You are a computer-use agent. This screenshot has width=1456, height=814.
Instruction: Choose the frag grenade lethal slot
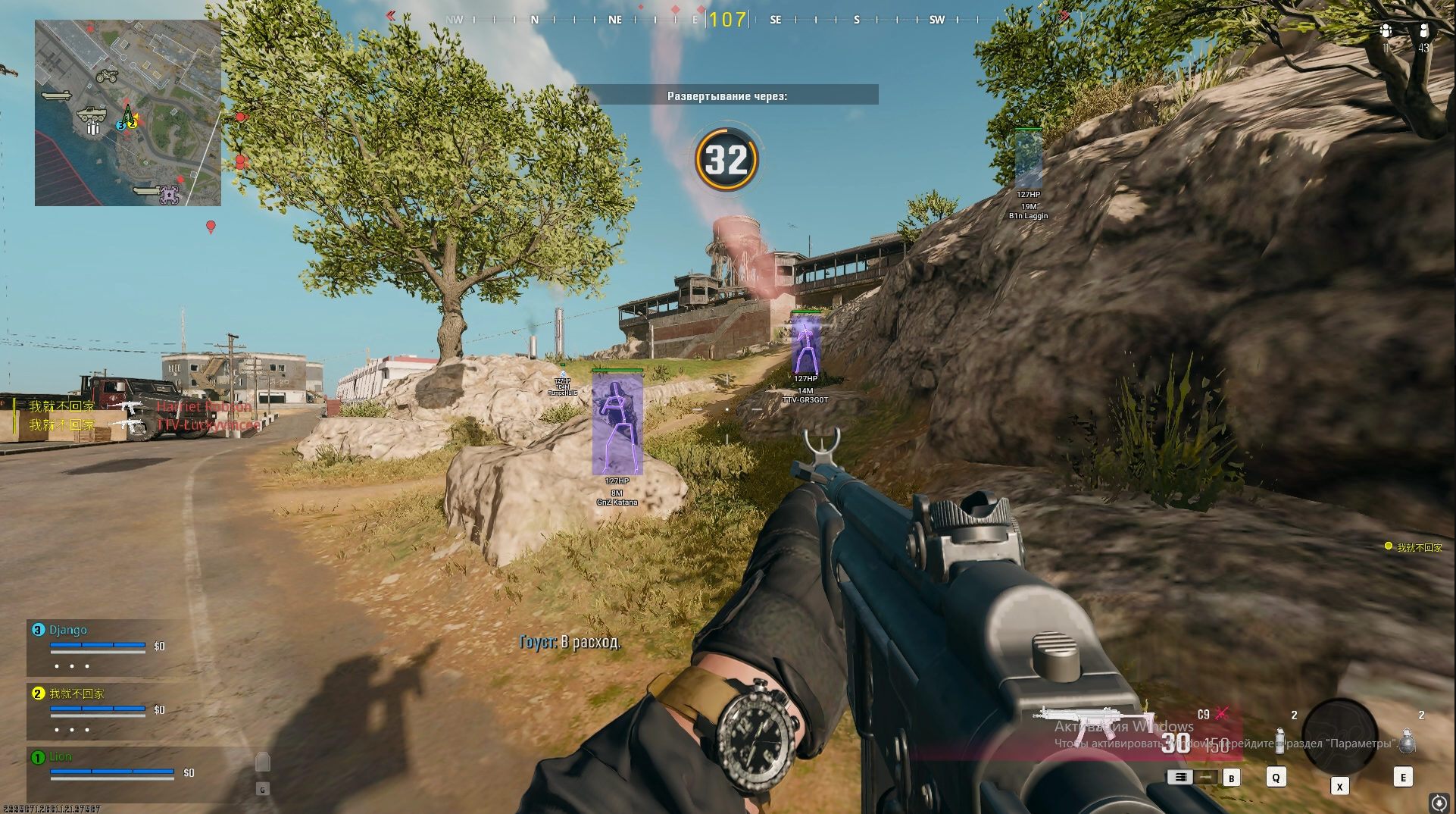pos(1406,741)
